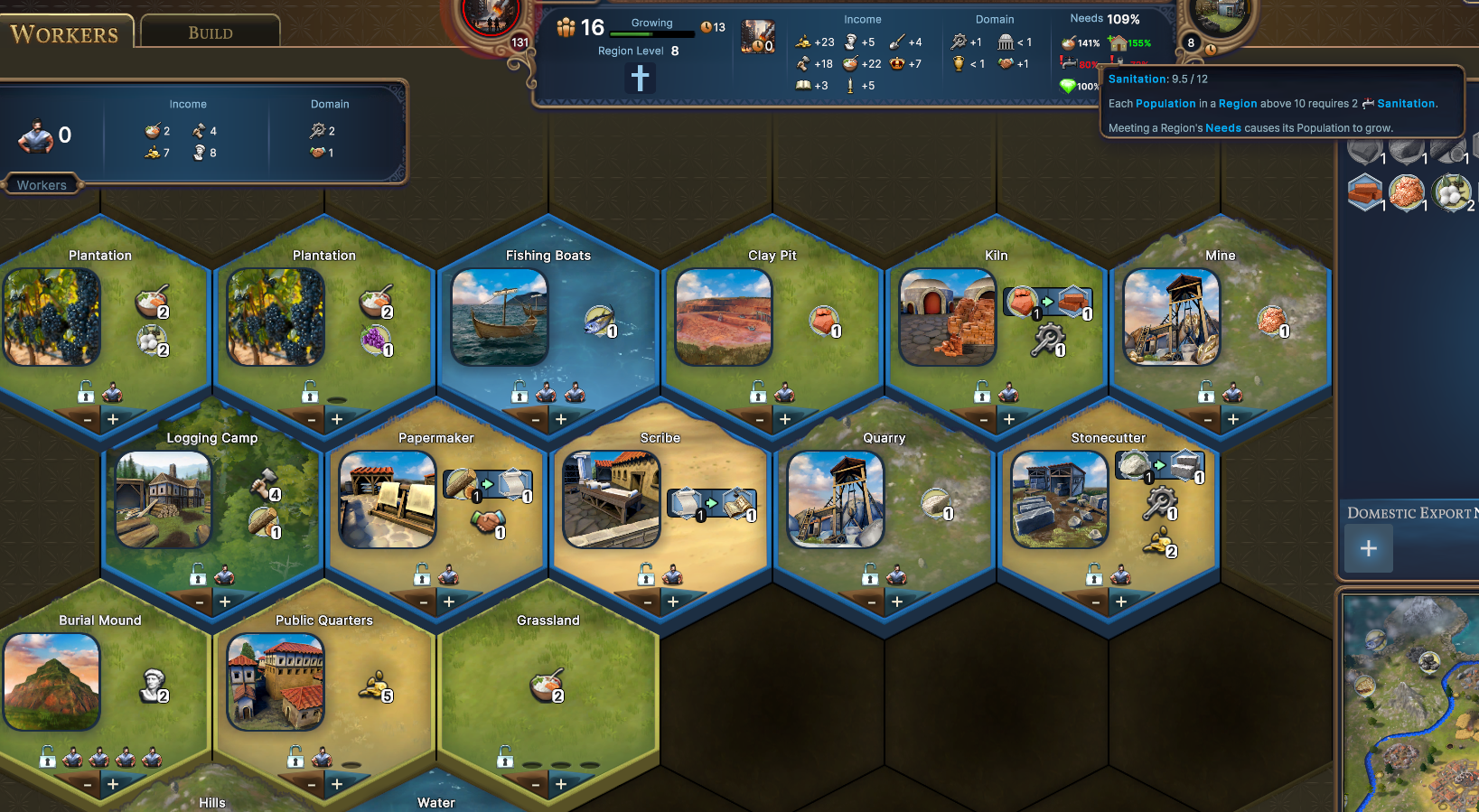Viewport: 1479px width, 812px height.
Task: Select the Workers tab
Action: [62, 33]
